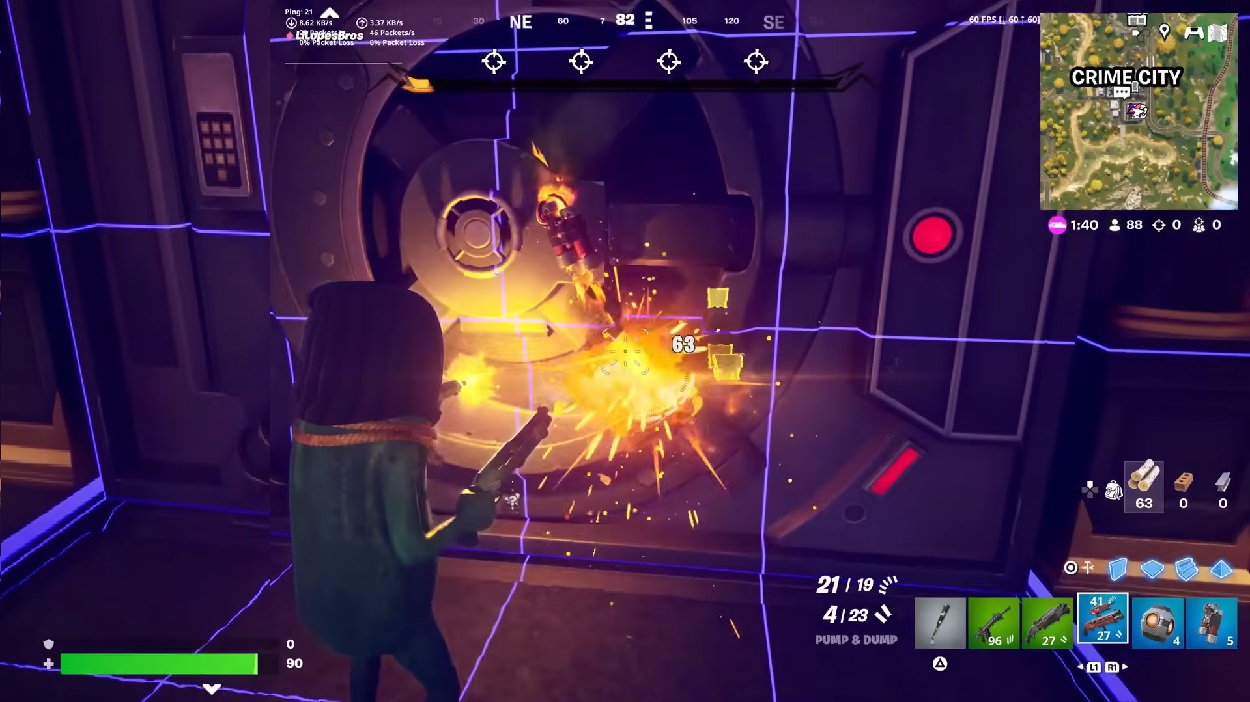This screenshot has height=702, width=1250.
Task: Select the stairs building piece
Action: point(1186,568)
